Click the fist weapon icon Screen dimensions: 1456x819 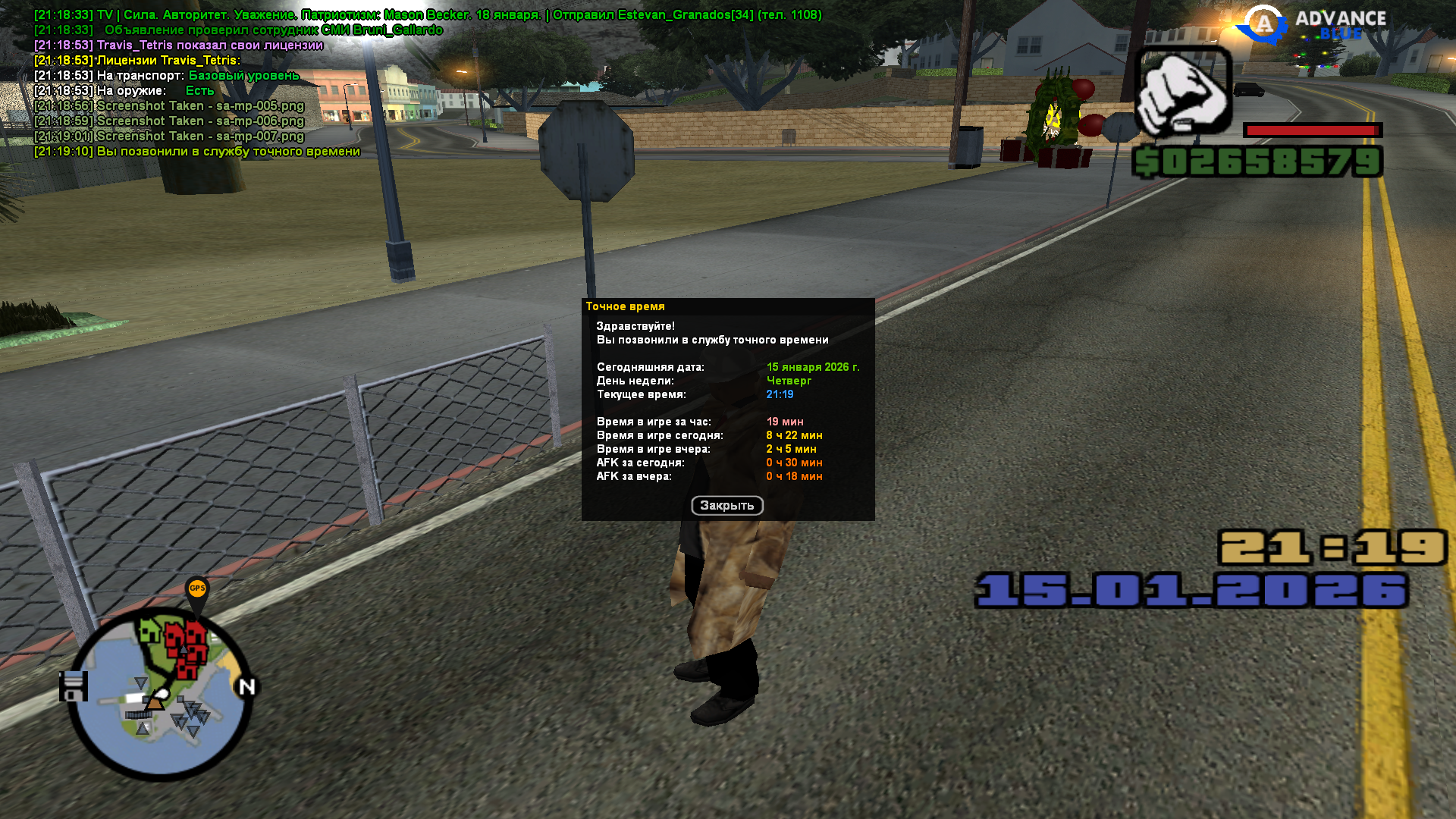(1181, 92)
